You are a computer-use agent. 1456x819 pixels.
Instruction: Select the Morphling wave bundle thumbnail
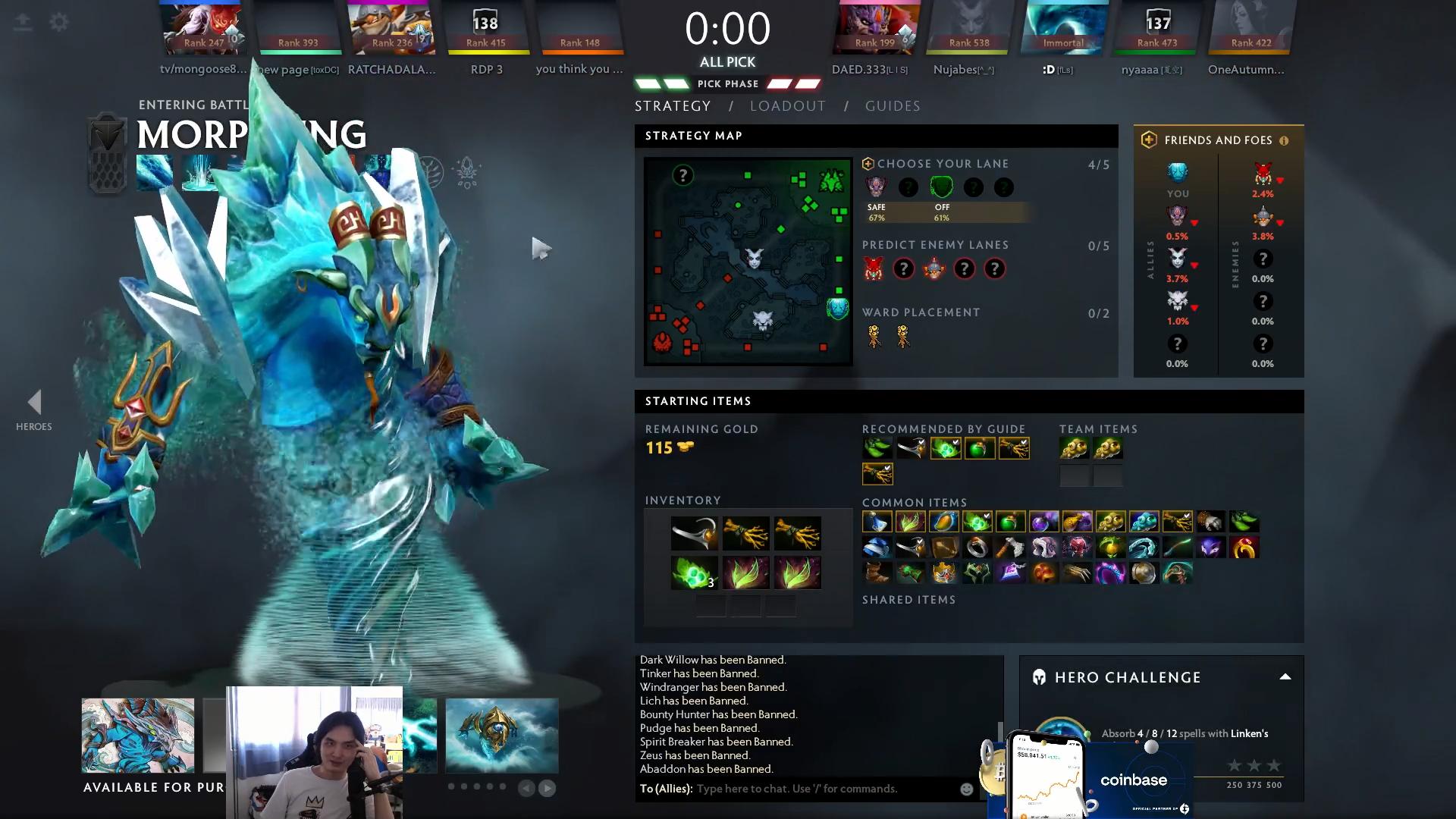coord(501,736)
